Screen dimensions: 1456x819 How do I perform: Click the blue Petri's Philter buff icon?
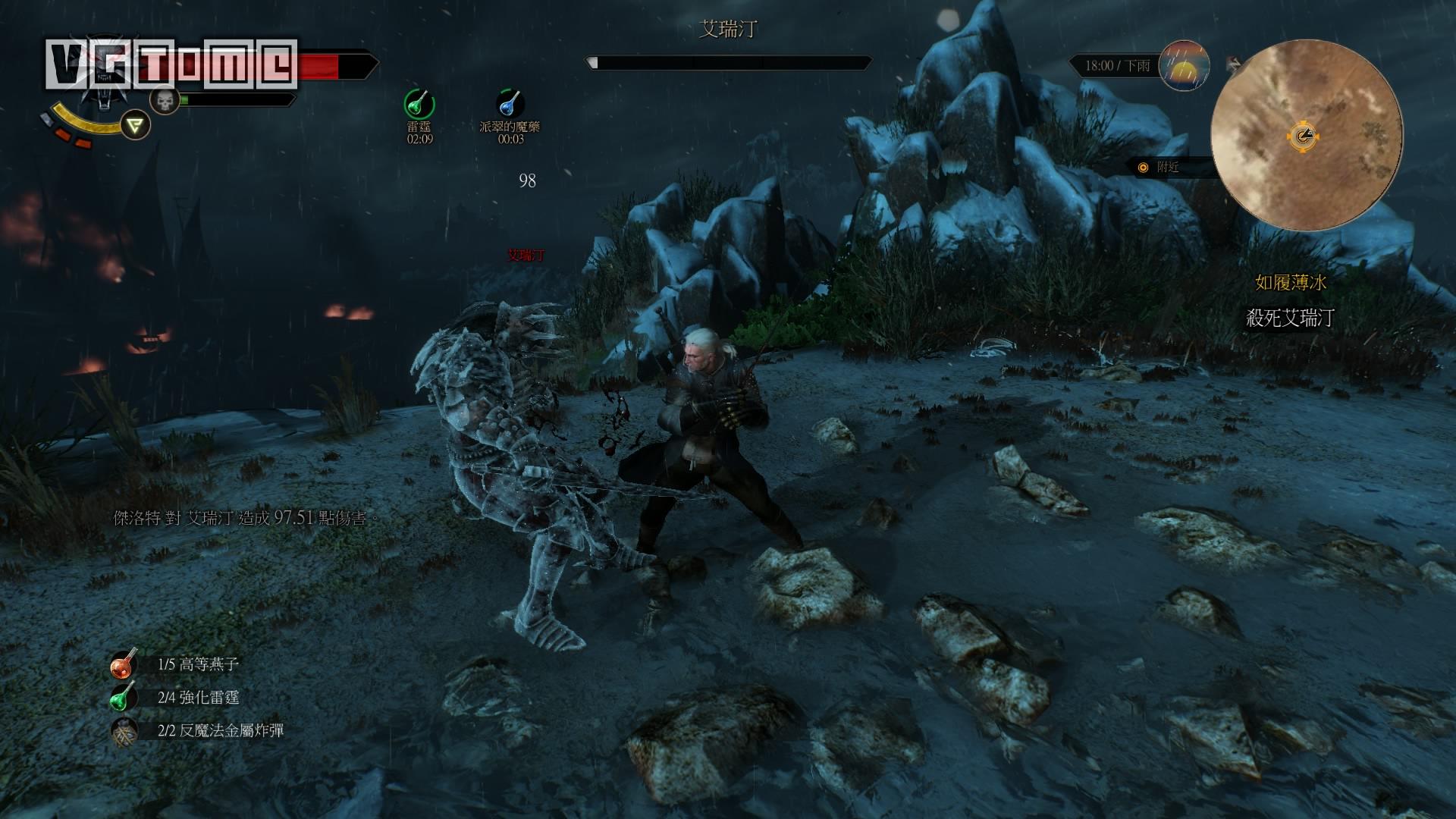[510, 104]
